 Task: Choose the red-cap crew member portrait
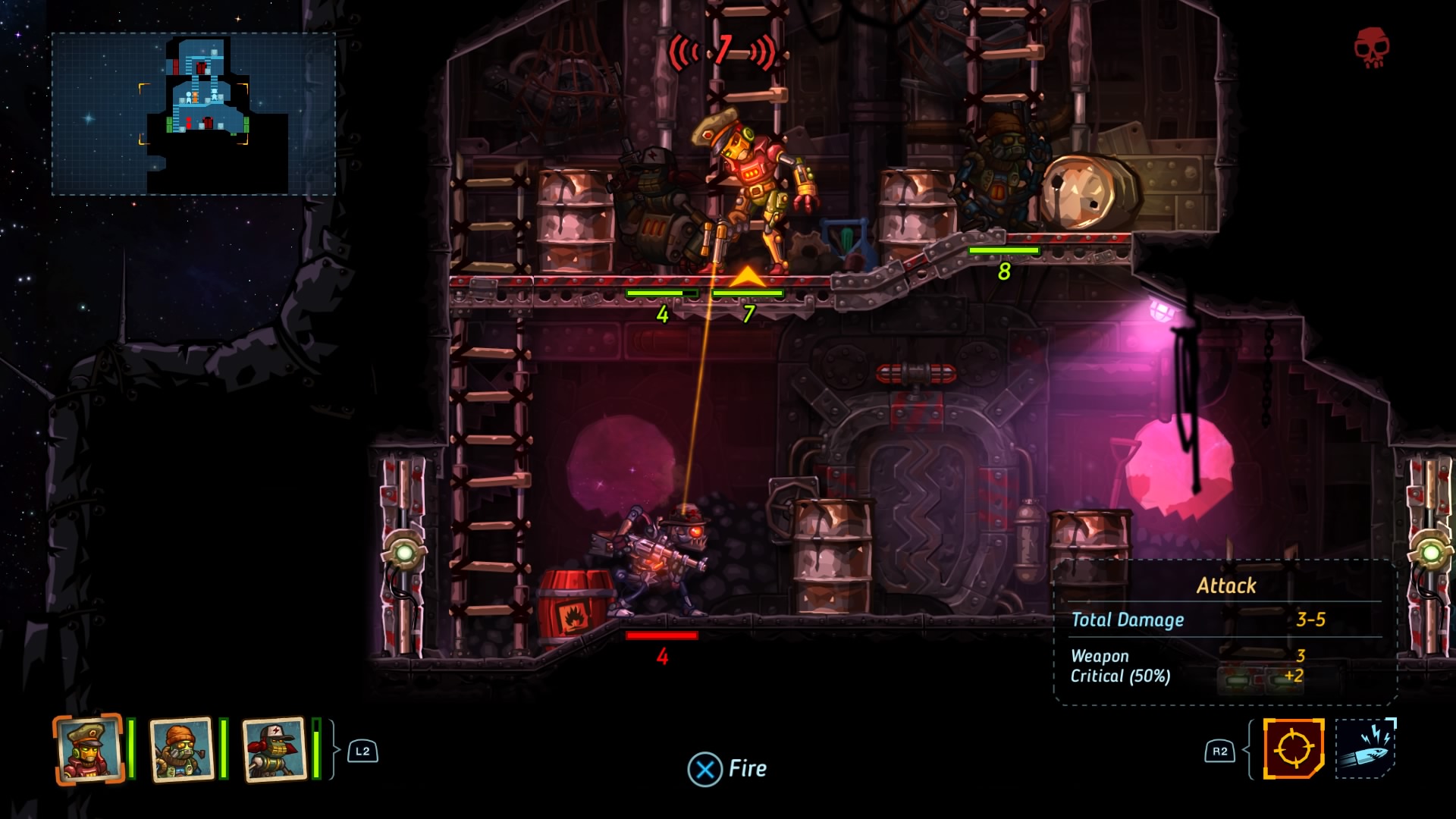[274, 749]
